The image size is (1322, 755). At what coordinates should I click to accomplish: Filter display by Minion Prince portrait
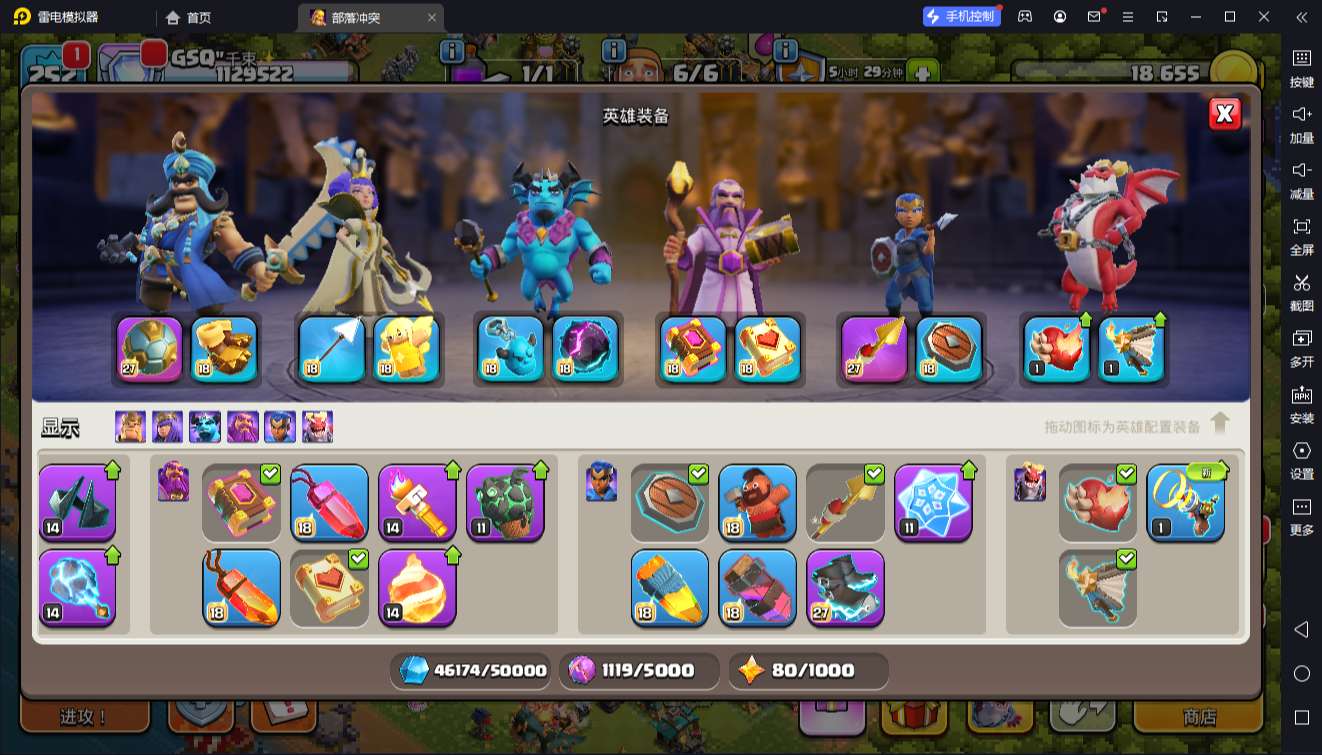click(x=205, y=427)
